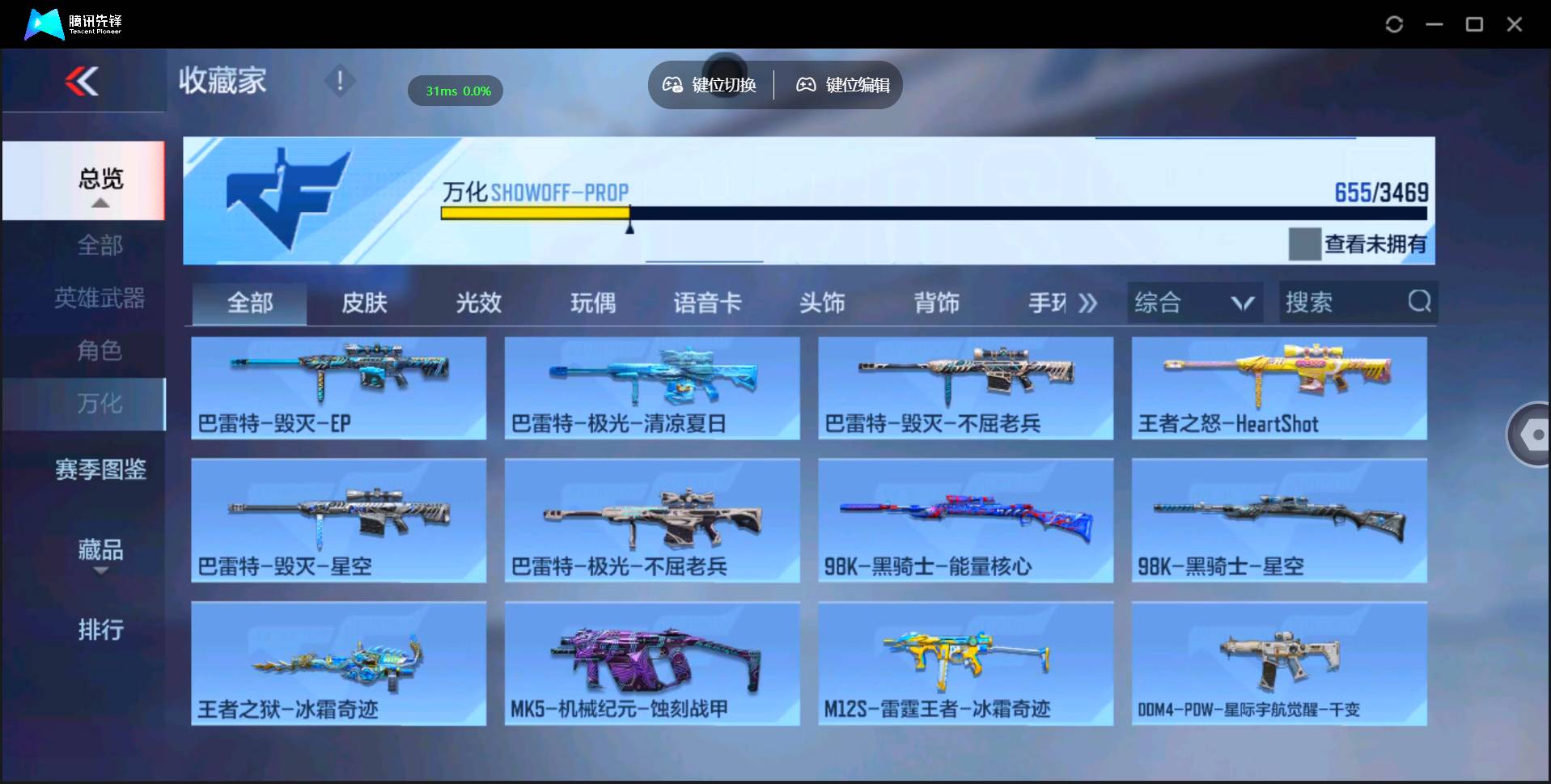Click the refresh icon in the title bar
The width and height of the screenshot is (1551, 784).
pos(1393,24)
